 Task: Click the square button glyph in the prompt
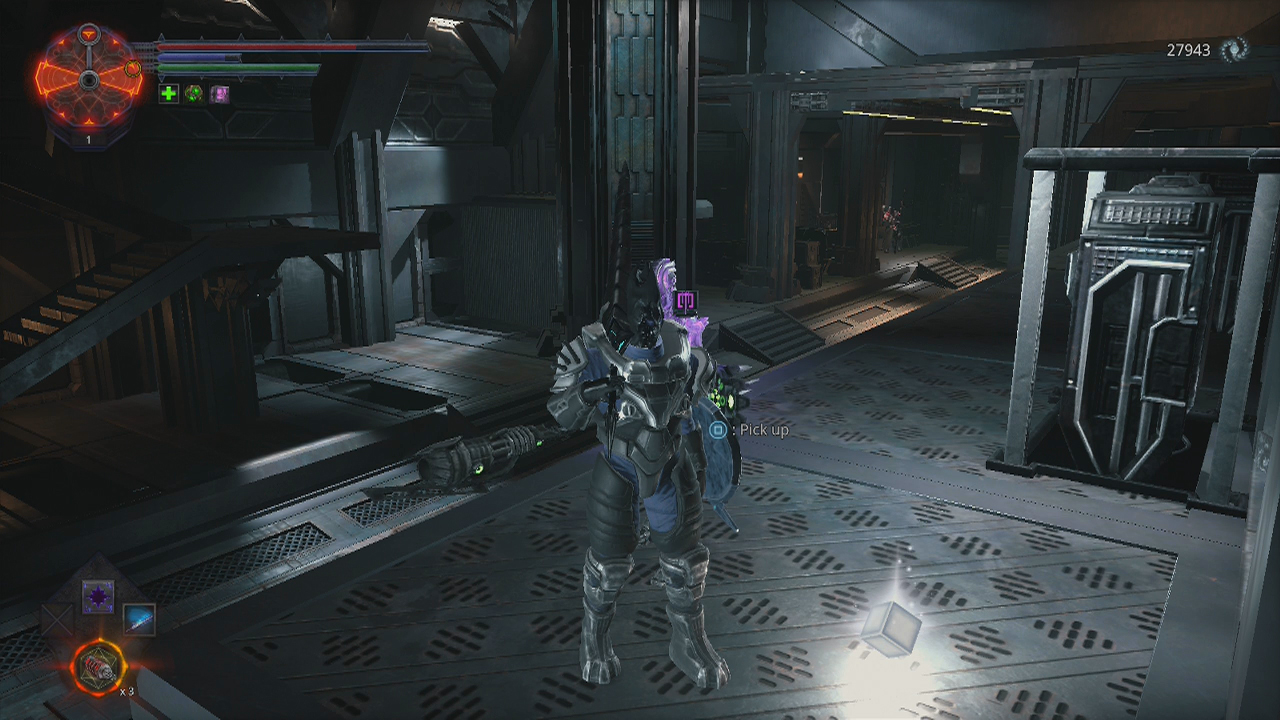coord(716,427)
